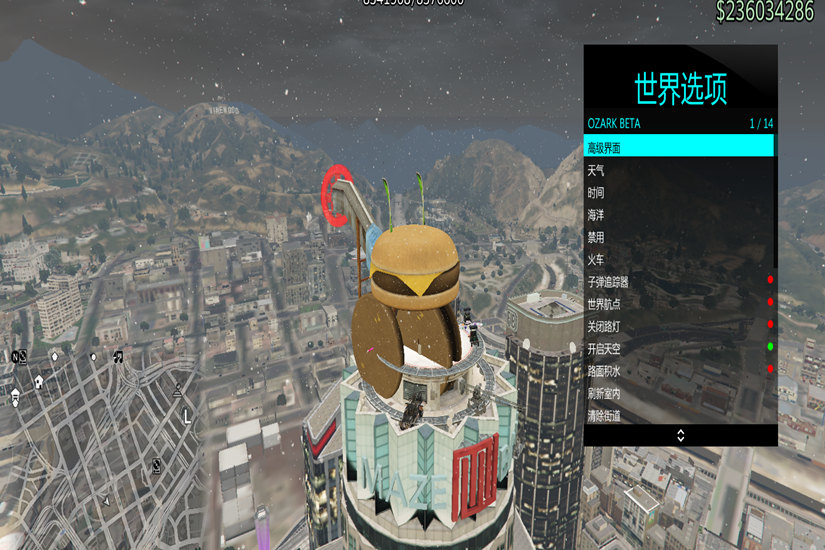This screenshot has width=825, height=550.
Task: Click the house marker on the minimap
Action: [39, 380]
